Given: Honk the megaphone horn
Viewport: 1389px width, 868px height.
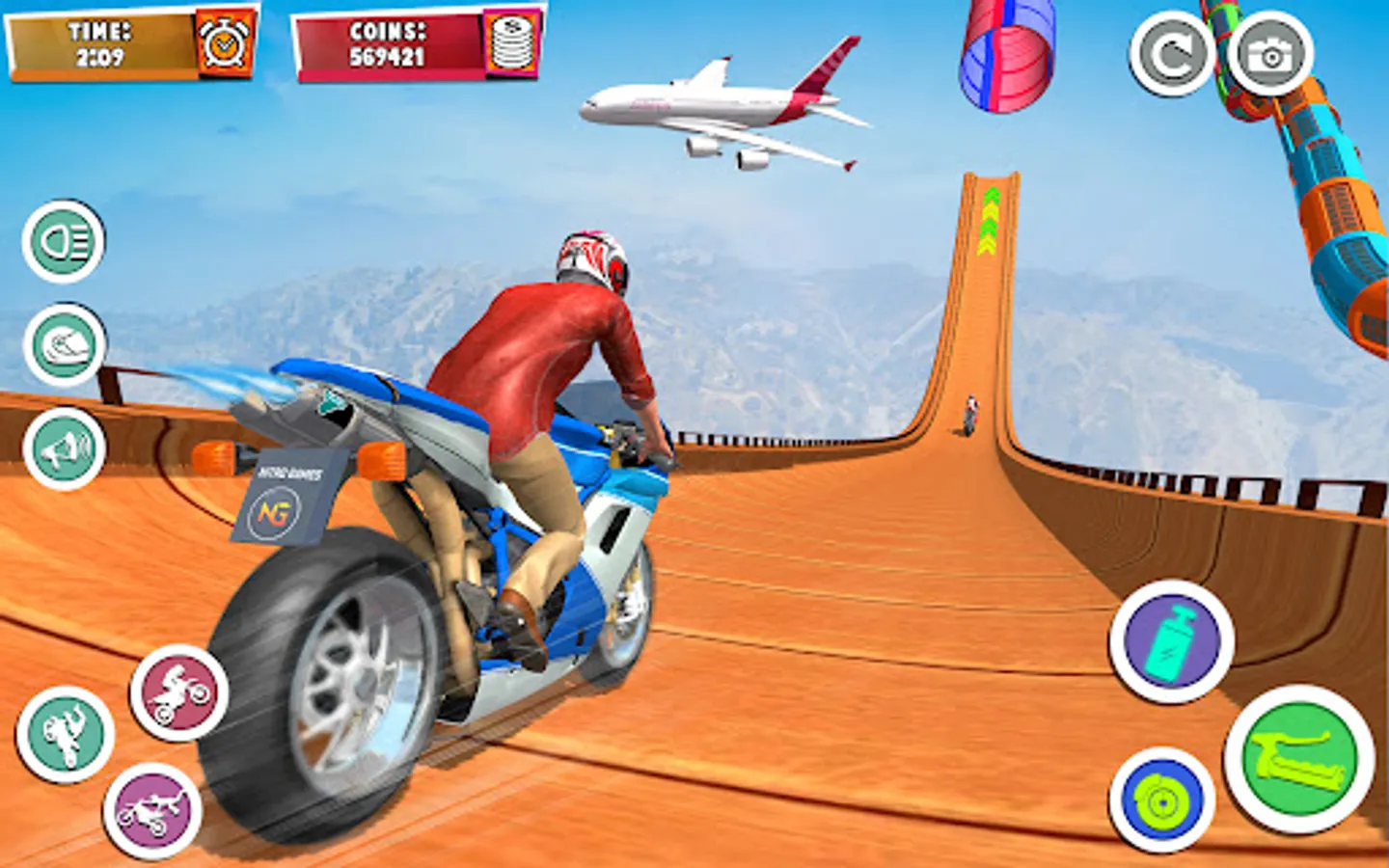Looking at the screenshot, I should pyautogui.click(x=66, y=447).
